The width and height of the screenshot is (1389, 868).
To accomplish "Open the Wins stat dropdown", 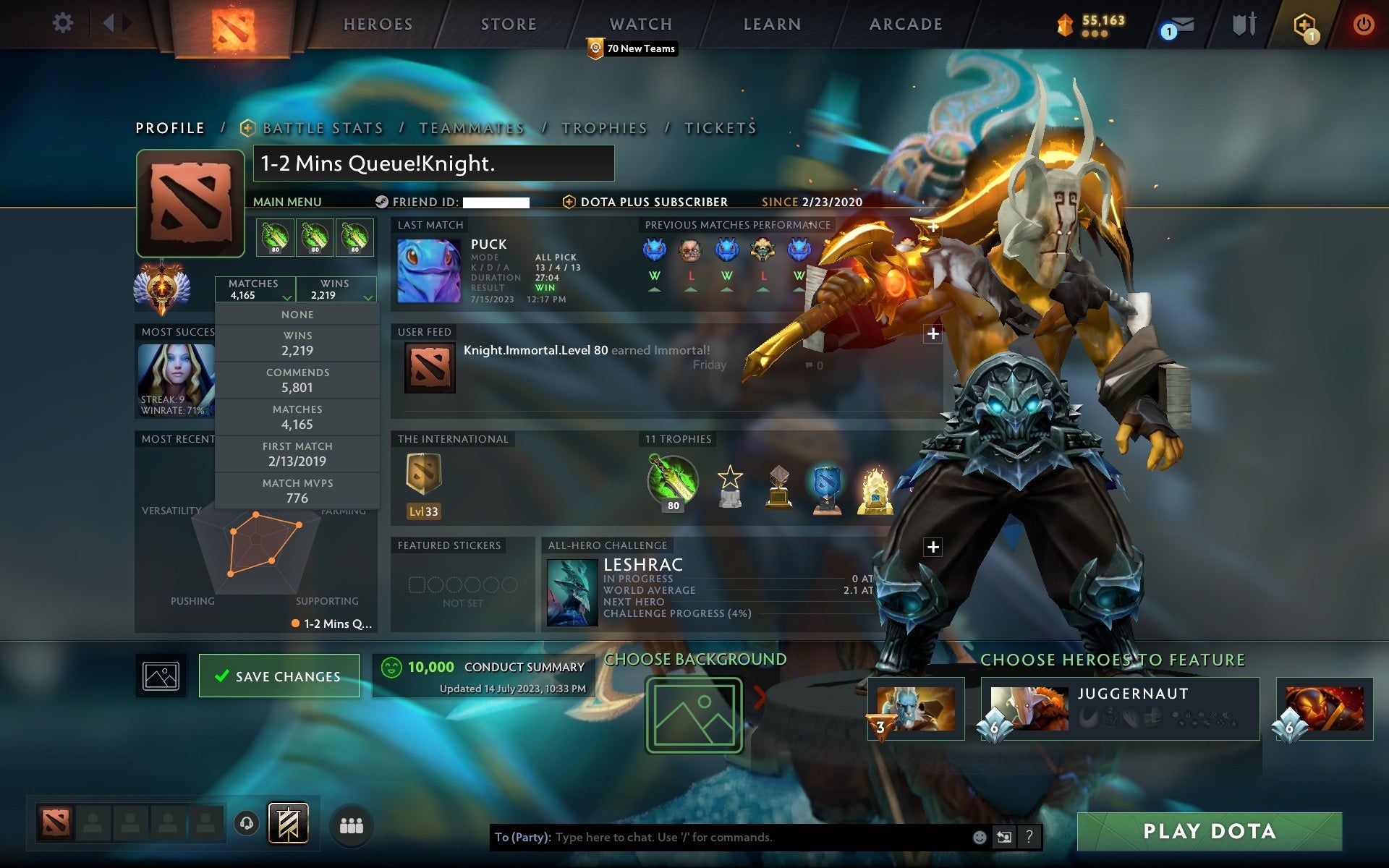I will click(x=335, y=289).
